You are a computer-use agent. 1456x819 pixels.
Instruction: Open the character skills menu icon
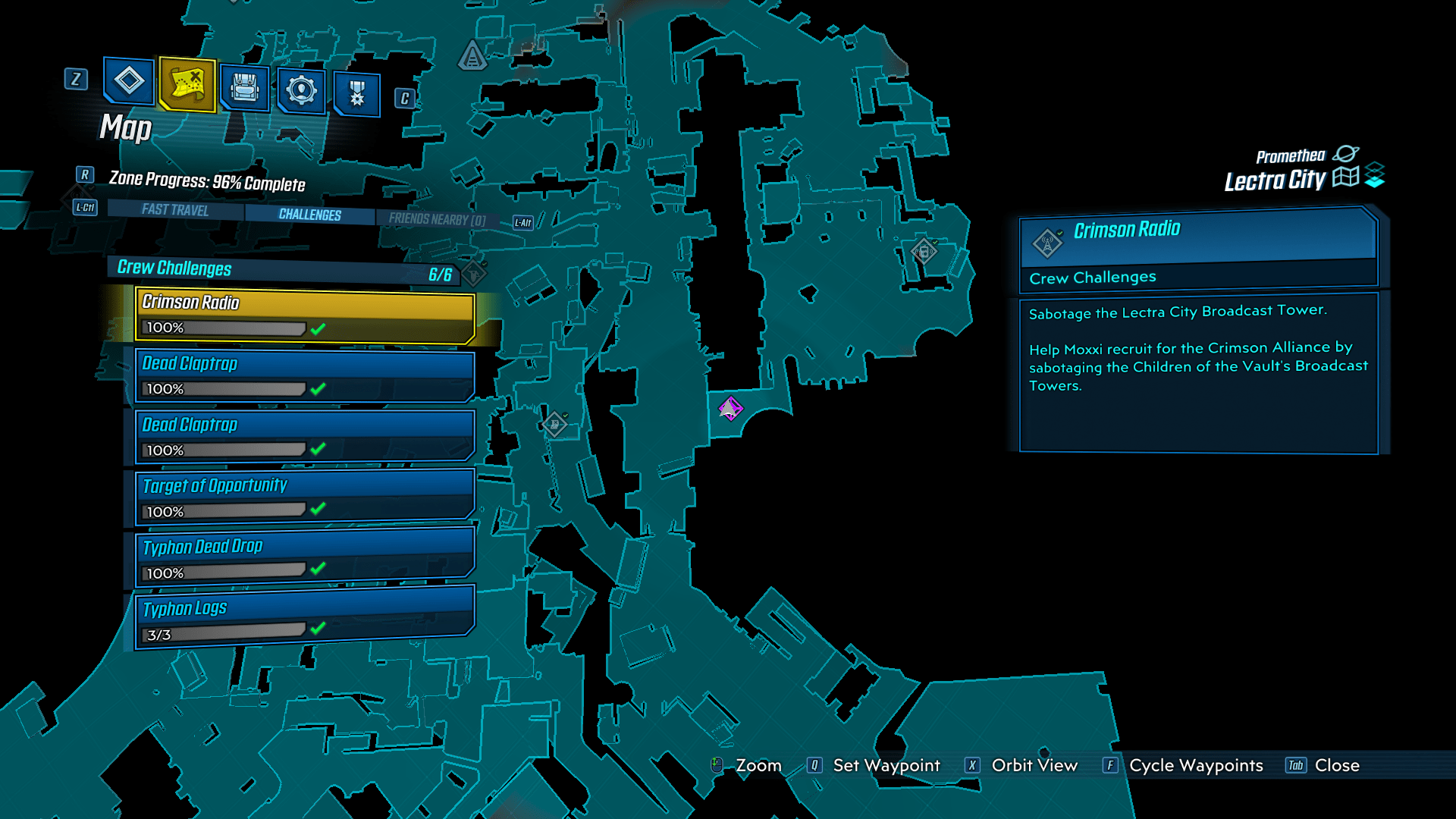127,85
